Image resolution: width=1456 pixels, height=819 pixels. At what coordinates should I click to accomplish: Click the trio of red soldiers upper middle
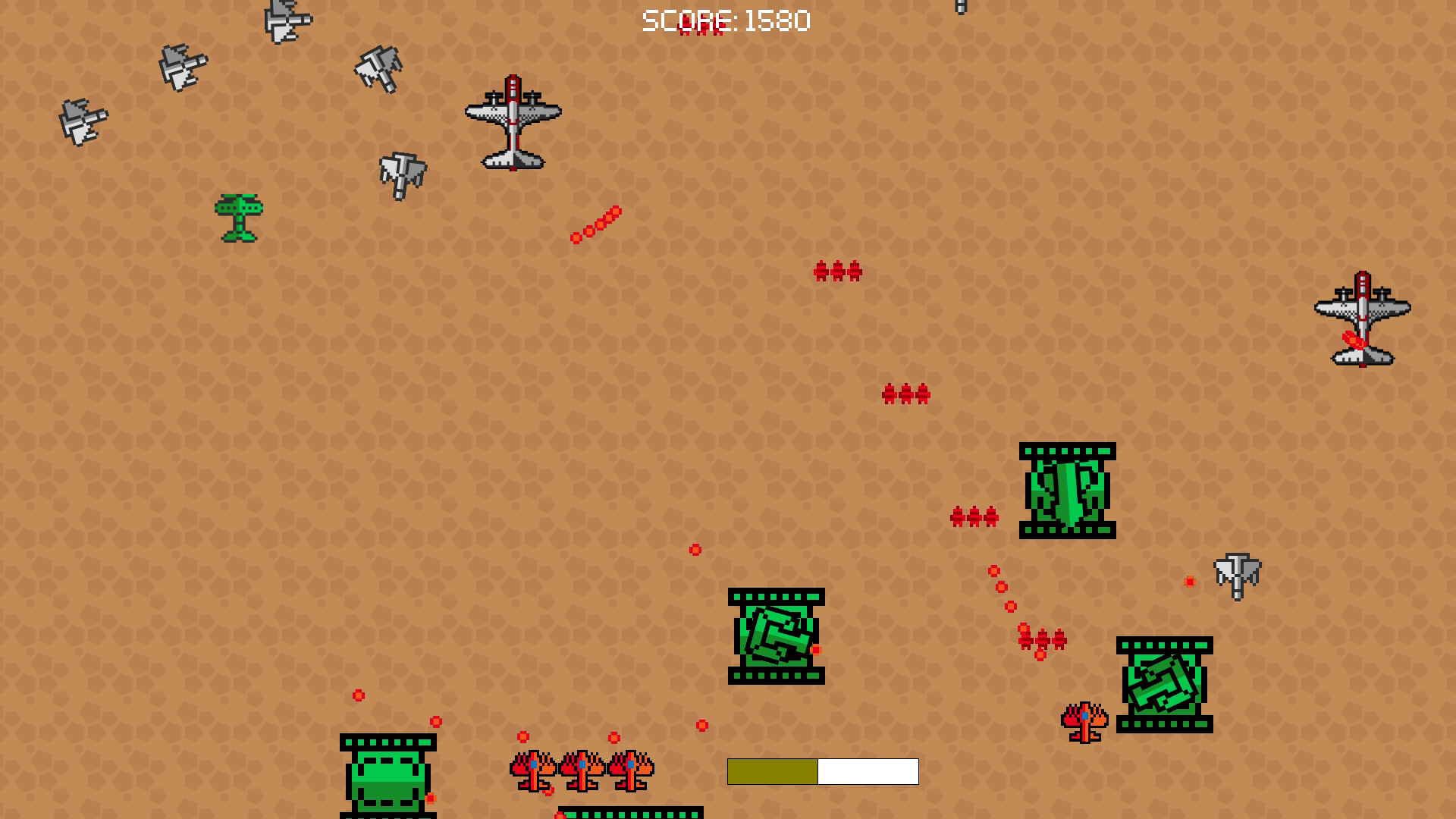(x=838, y=271)
